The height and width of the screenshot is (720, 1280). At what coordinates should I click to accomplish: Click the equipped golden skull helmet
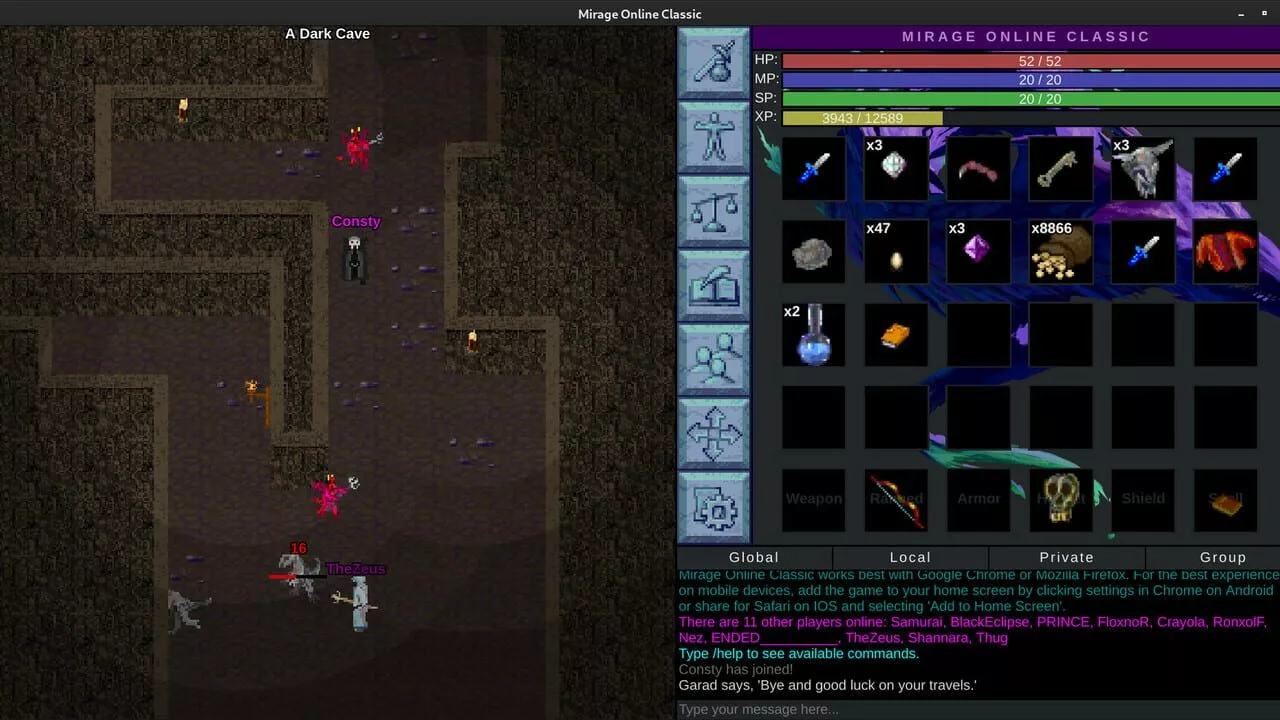pyautogui.click(x=1060, y=500)
